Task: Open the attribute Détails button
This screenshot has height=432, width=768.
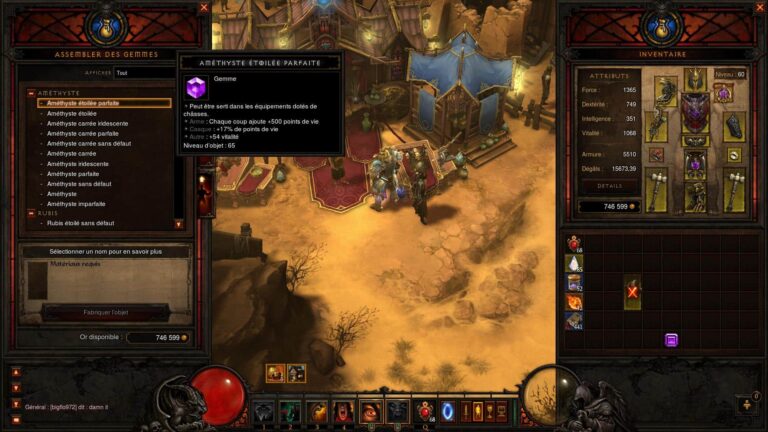Action: (x=609, y=186)
